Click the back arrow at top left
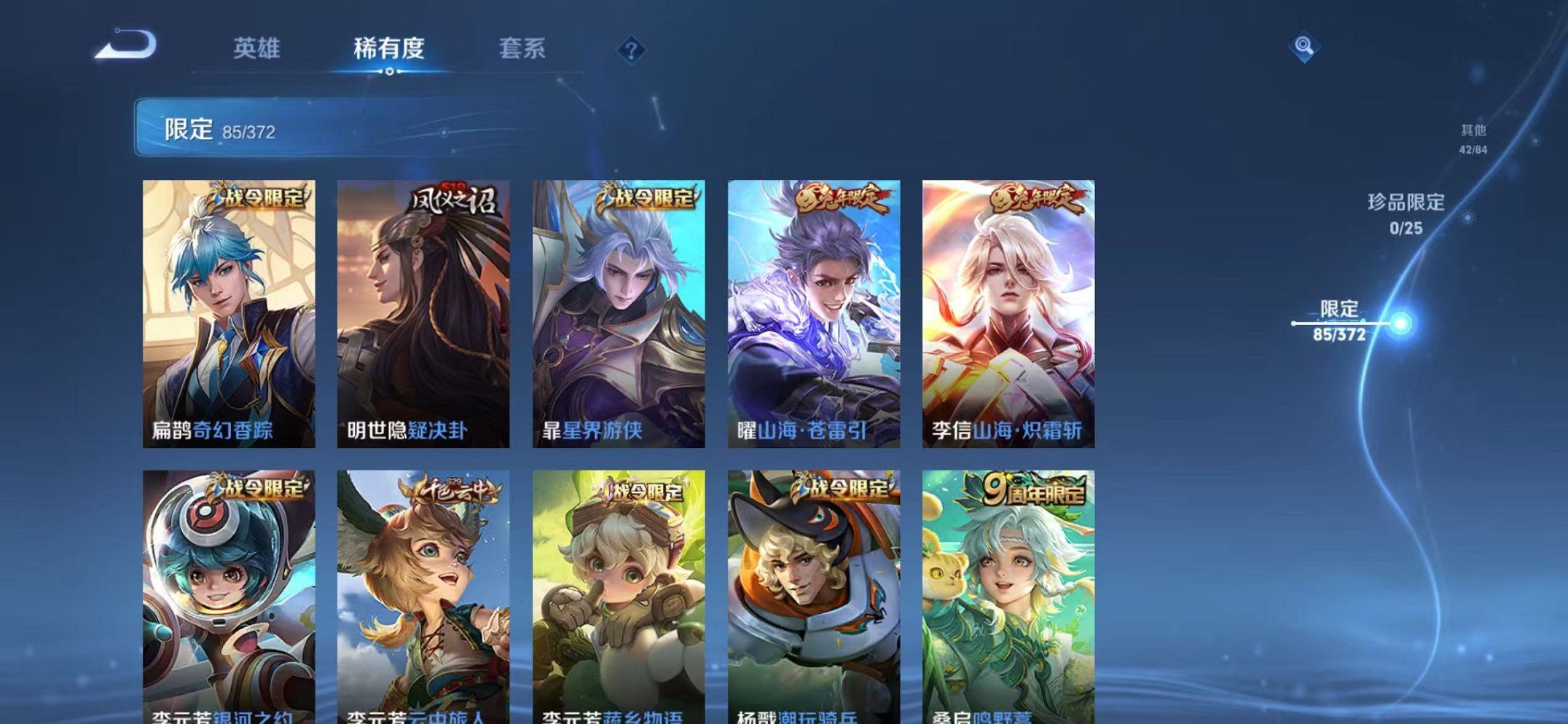 click(x=124, y=45)
